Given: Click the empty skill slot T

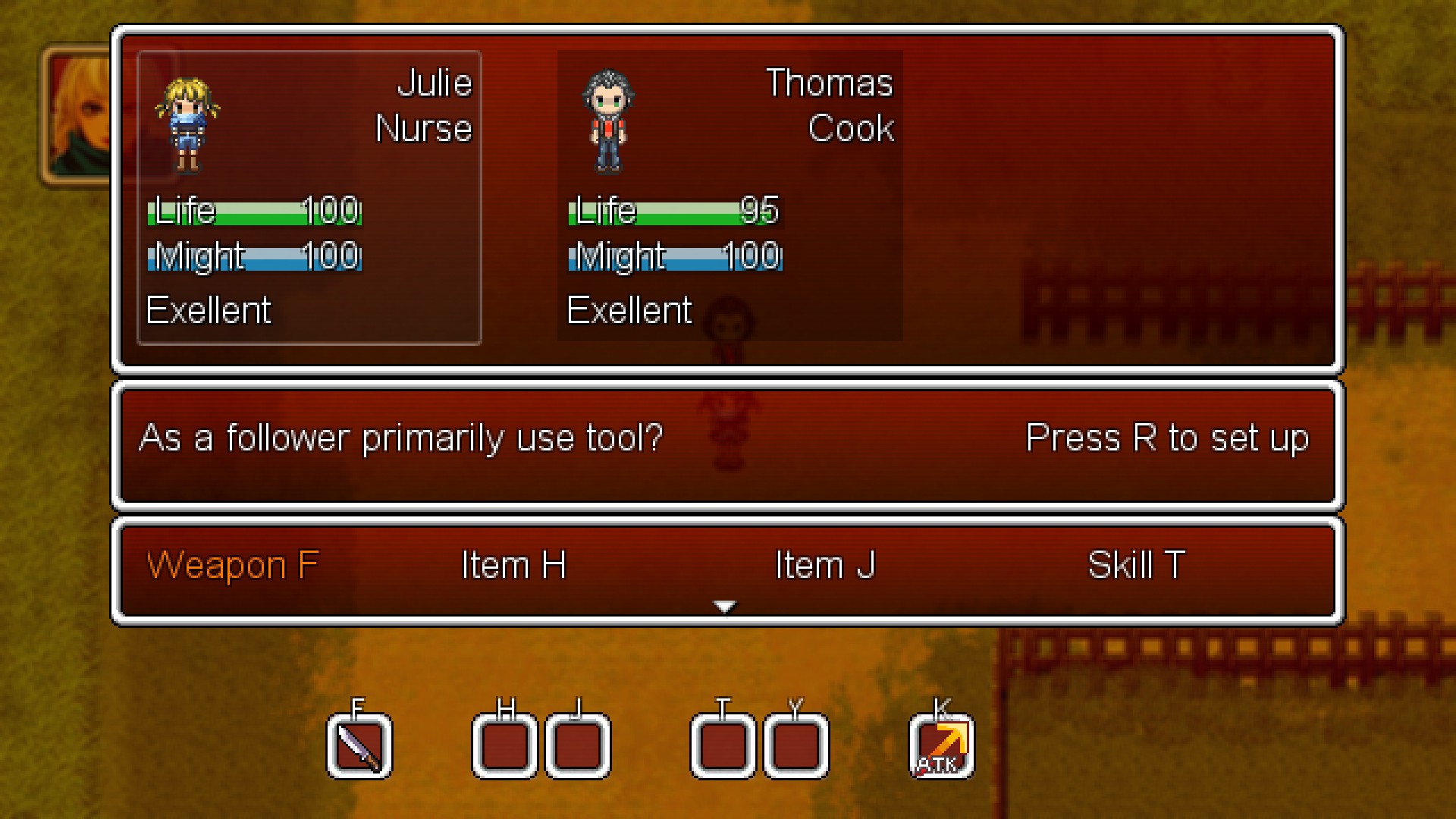Looking at the screenshot, I should pyautogui.click(x=721, y=745).
